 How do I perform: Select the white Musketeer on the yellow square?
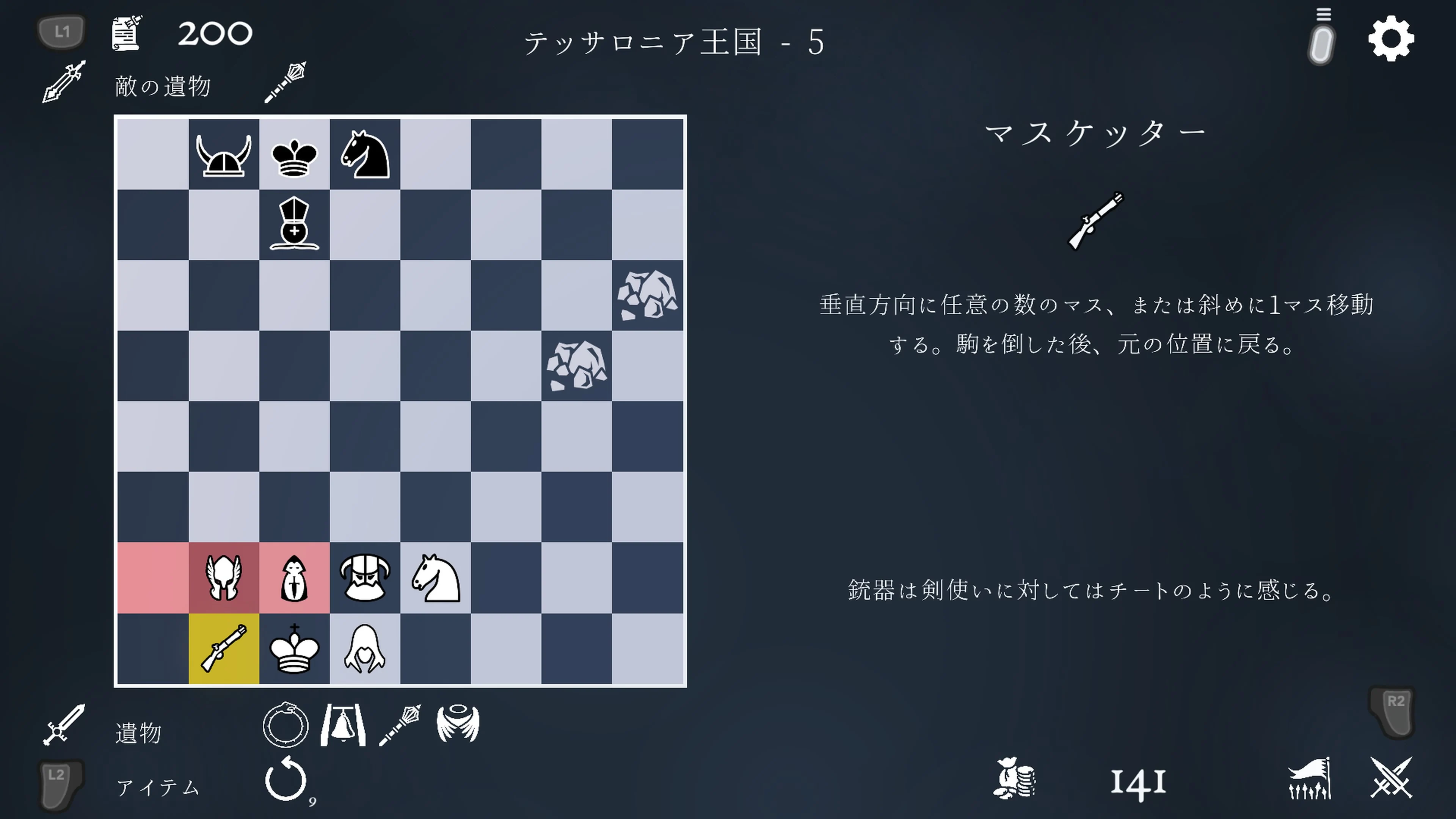pos(223,651)
